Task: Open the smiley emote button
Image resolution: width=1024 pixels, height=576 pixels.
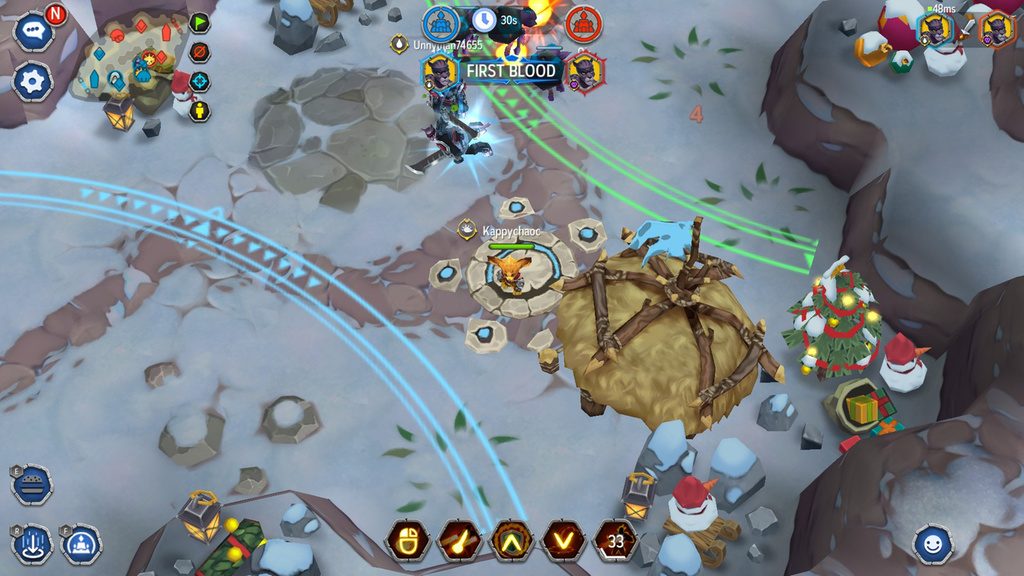Action: (x=933, y=544)
